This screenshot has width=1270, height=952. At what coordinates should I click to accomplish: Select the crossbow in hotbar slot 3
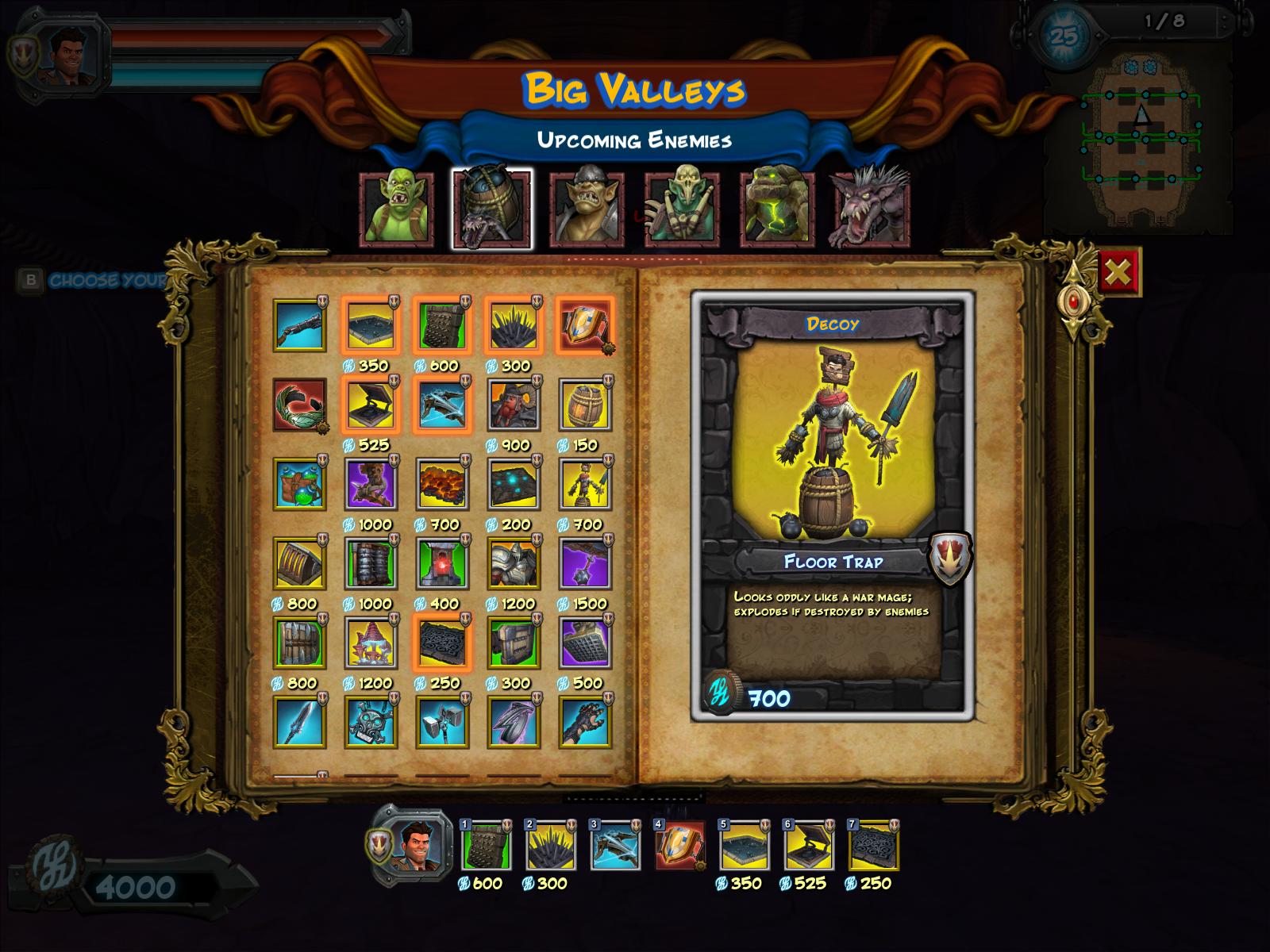coord(615,846)
